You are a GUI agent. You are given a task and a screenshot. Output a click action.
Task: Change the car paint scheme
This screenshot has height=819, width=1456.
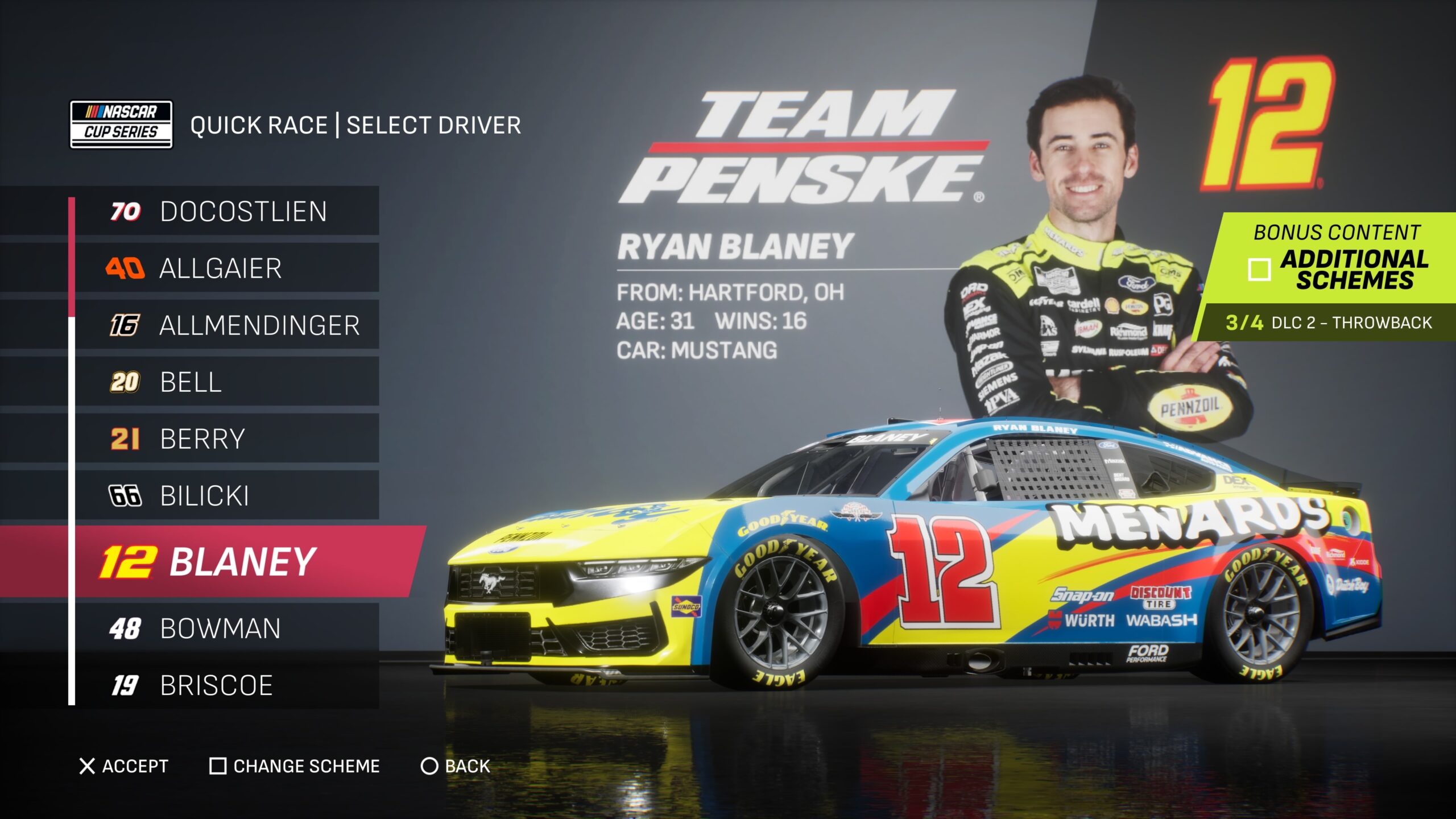coord(295,766)
